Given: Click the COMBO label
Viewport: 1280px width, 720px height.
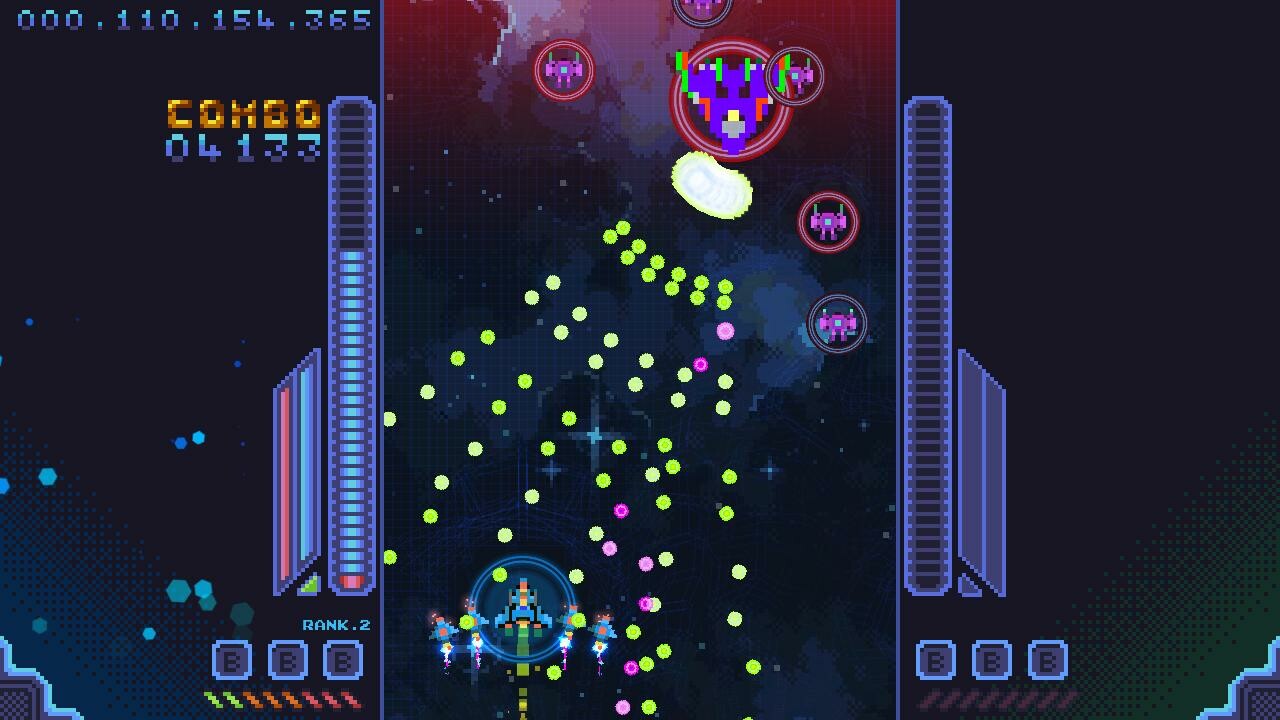Looking at the screenshot, I should point(246,113).
